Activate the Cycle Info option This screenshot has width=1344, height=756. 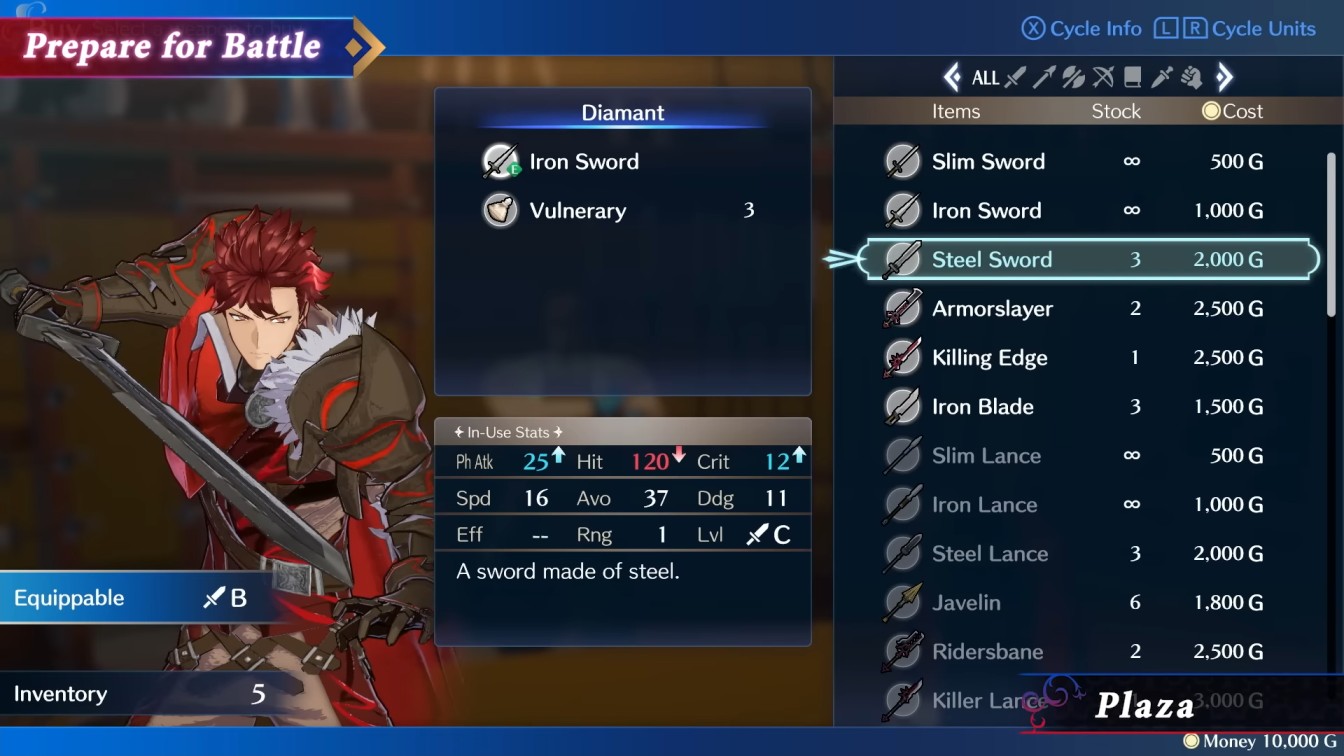tap(1081, 29)
